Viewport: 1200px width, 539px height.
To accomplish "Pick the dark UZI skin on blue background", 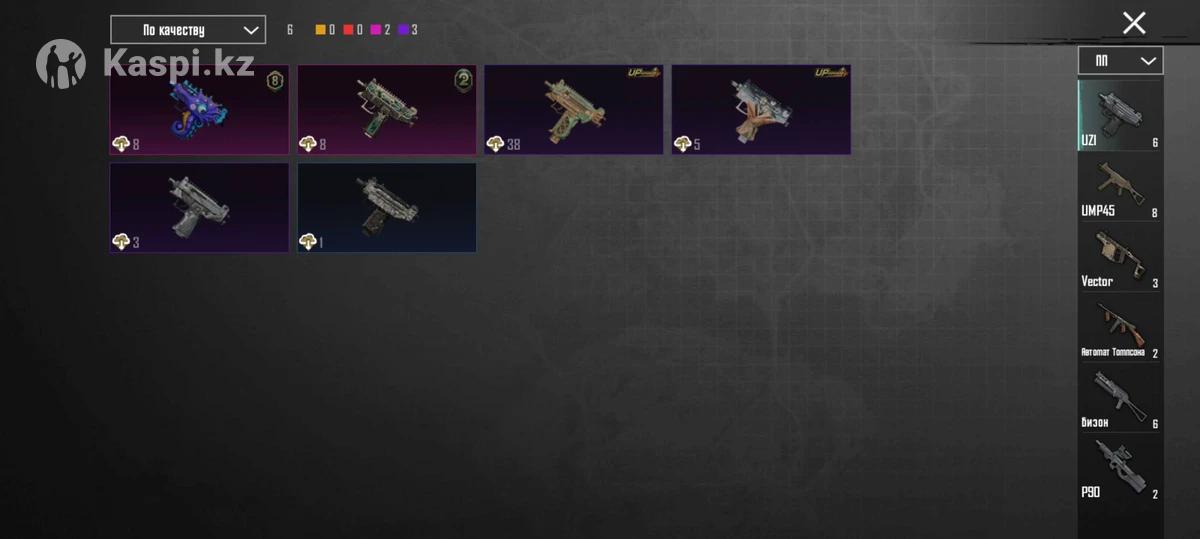I will 386,207.
